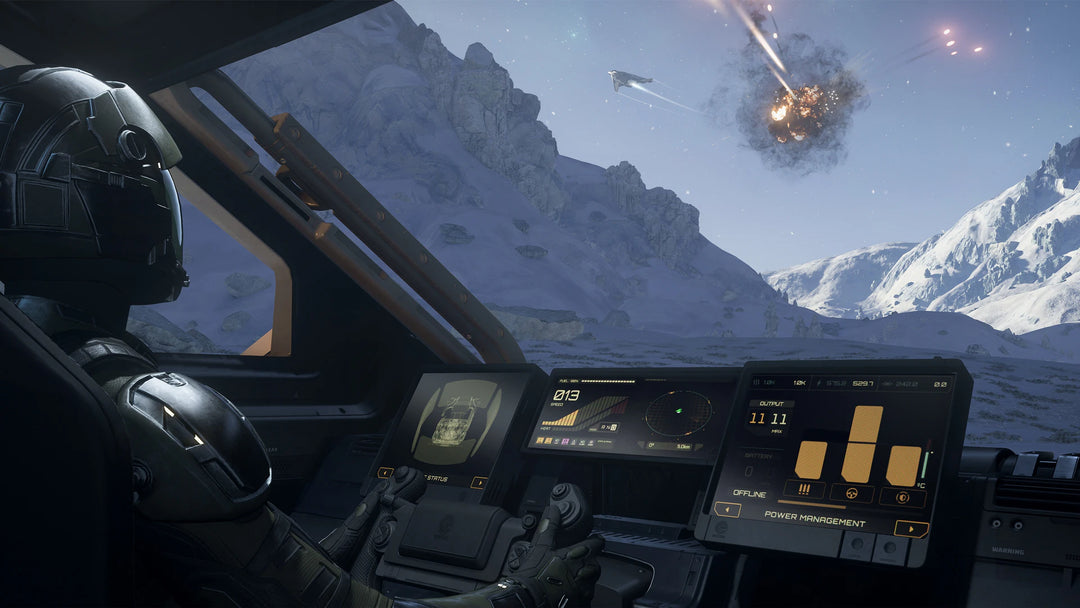Go to the previous Power Management page
Image resolution: width=1080 pixels, height=608 pixels.
click(727, 509)
